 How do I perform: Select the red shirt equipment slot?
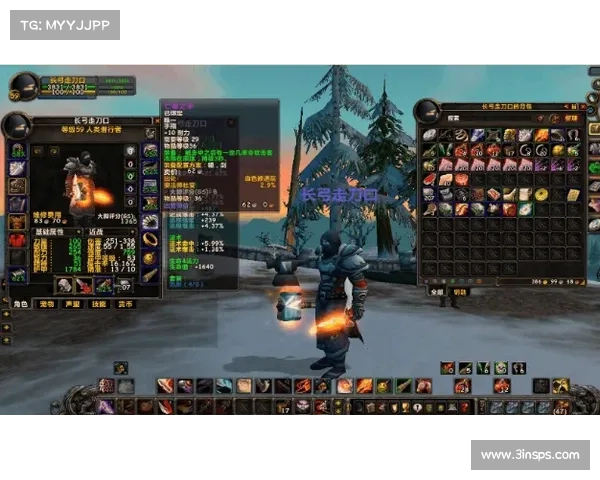point(17,239)
